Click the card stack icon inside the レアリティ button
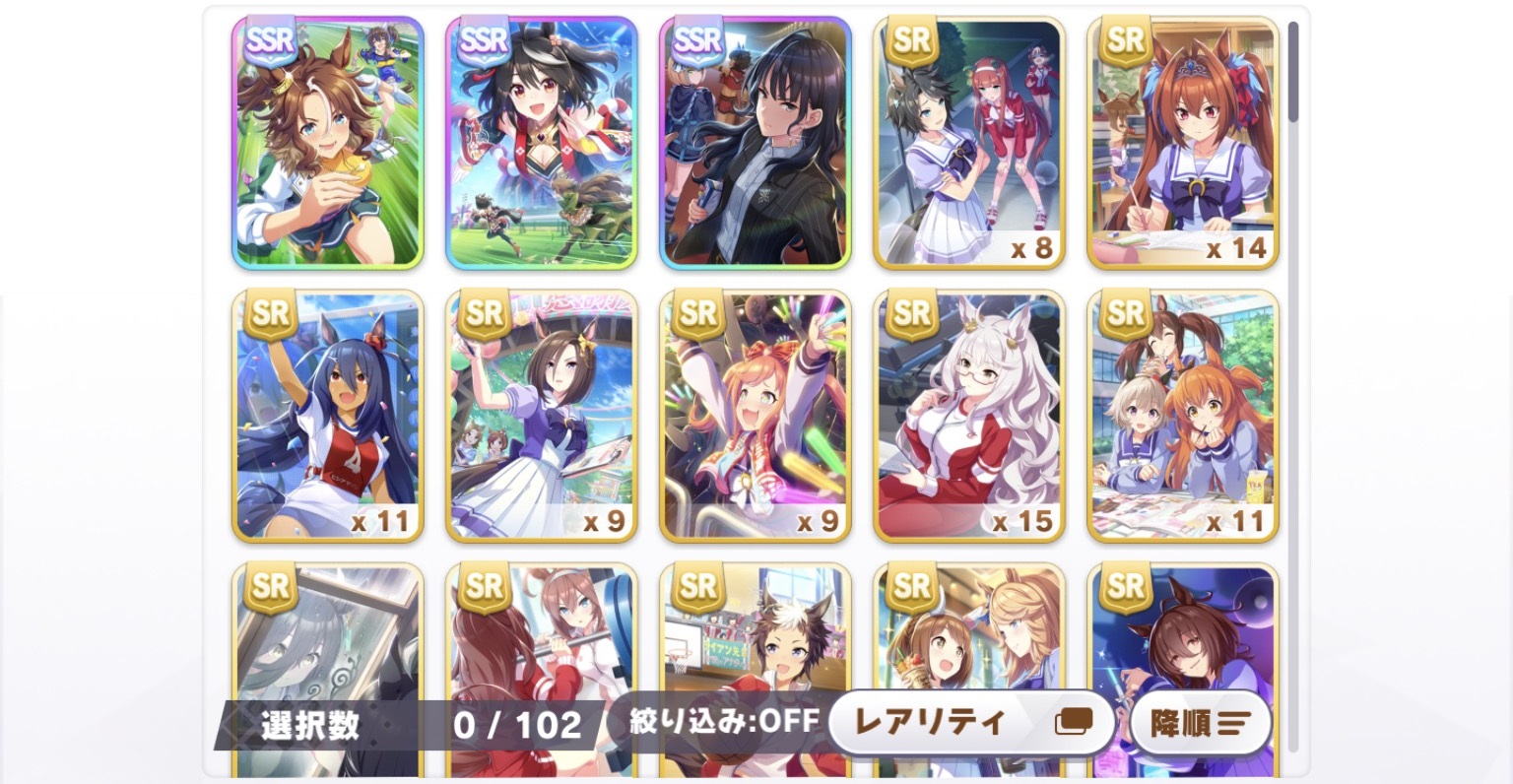The image size is (1513, 784). 1075,722
